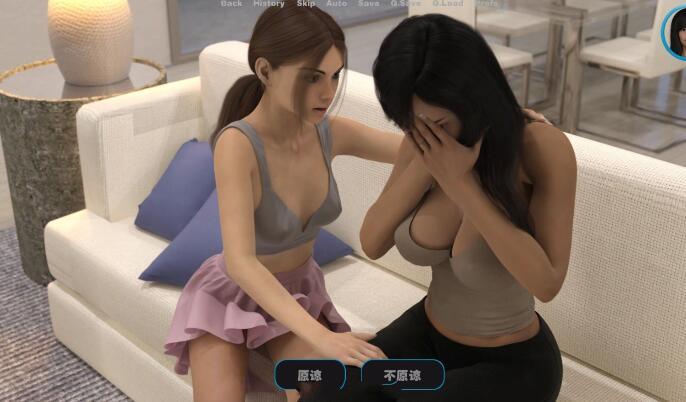
Task: Toggle Auto mode
Action: click(x=337, y=4)
